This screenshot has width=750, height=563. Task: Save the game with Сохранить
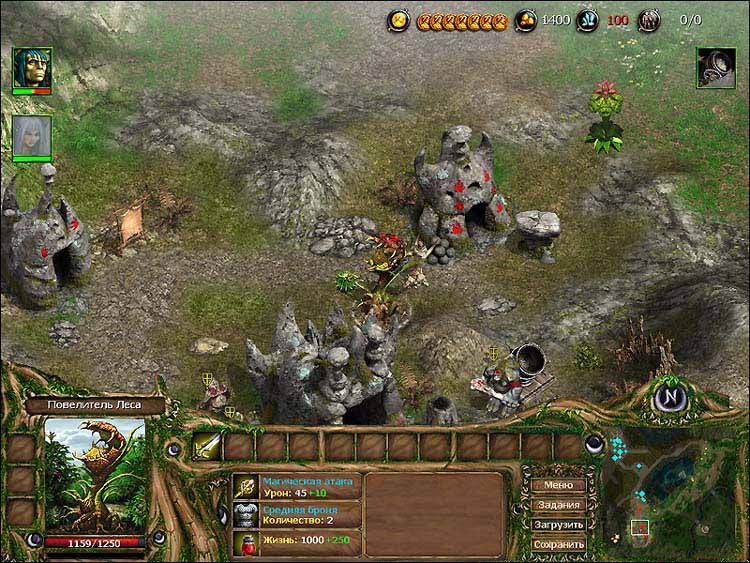[x=558, y=544]
